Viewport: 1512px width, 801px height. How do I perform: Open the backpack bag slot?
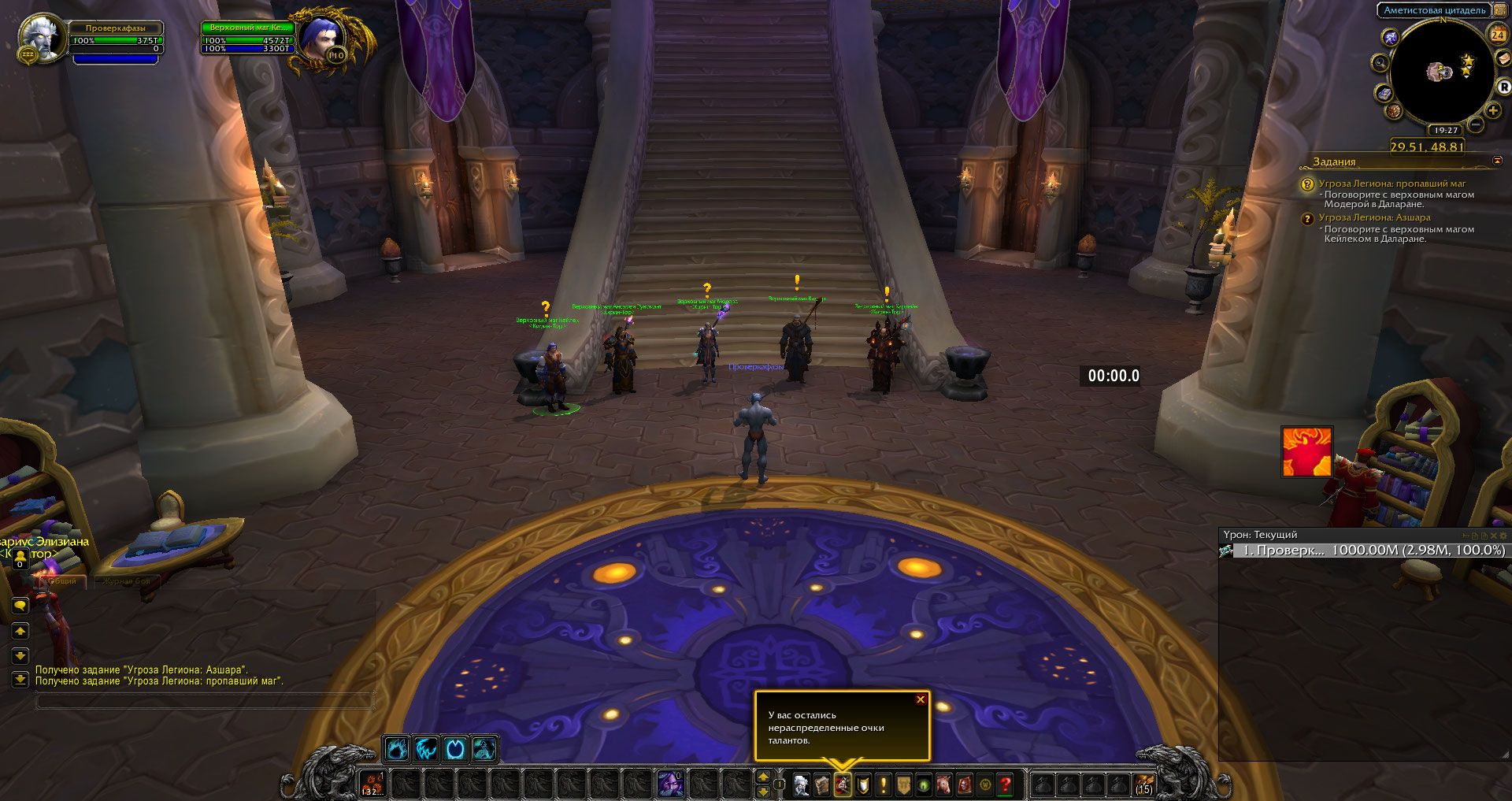(1143, 785)
